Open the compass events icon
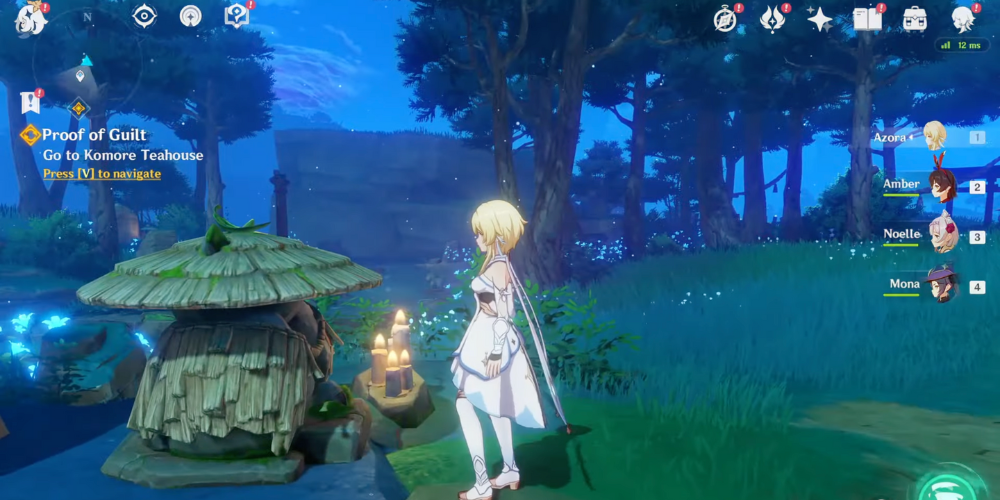1000x500 pixels. [725, 19]
